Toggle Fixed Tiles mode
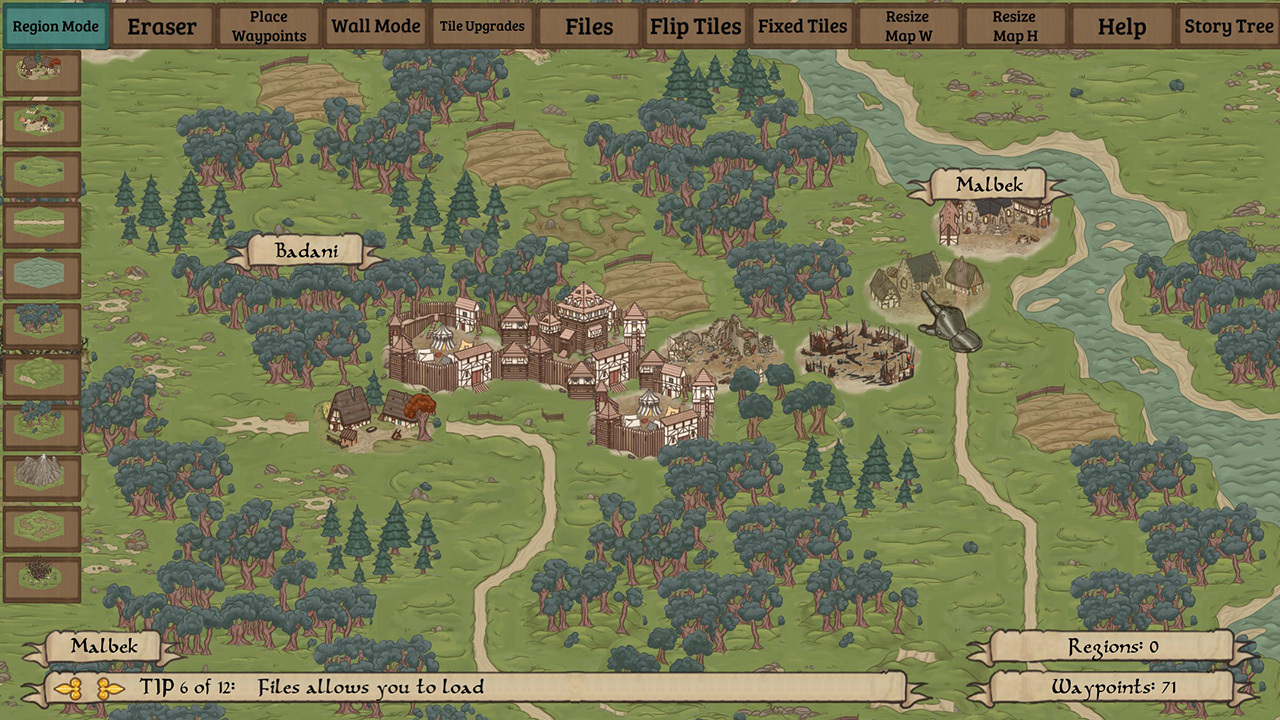This screenshot has height=720, width=1280. 801,26
